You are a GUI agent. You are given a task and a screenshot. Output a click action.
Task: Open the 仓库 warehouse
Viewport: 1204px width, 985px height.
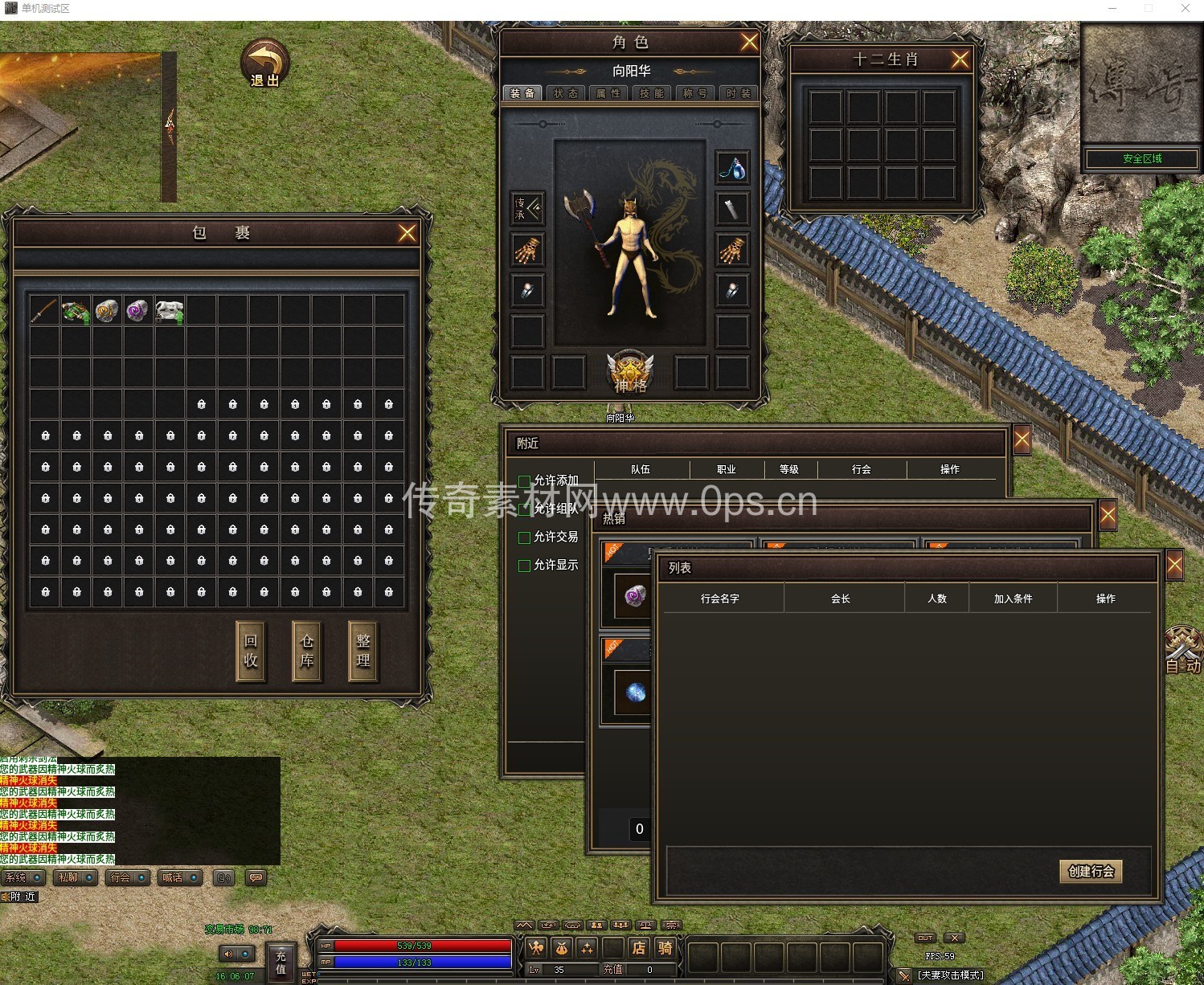(307, 651)
